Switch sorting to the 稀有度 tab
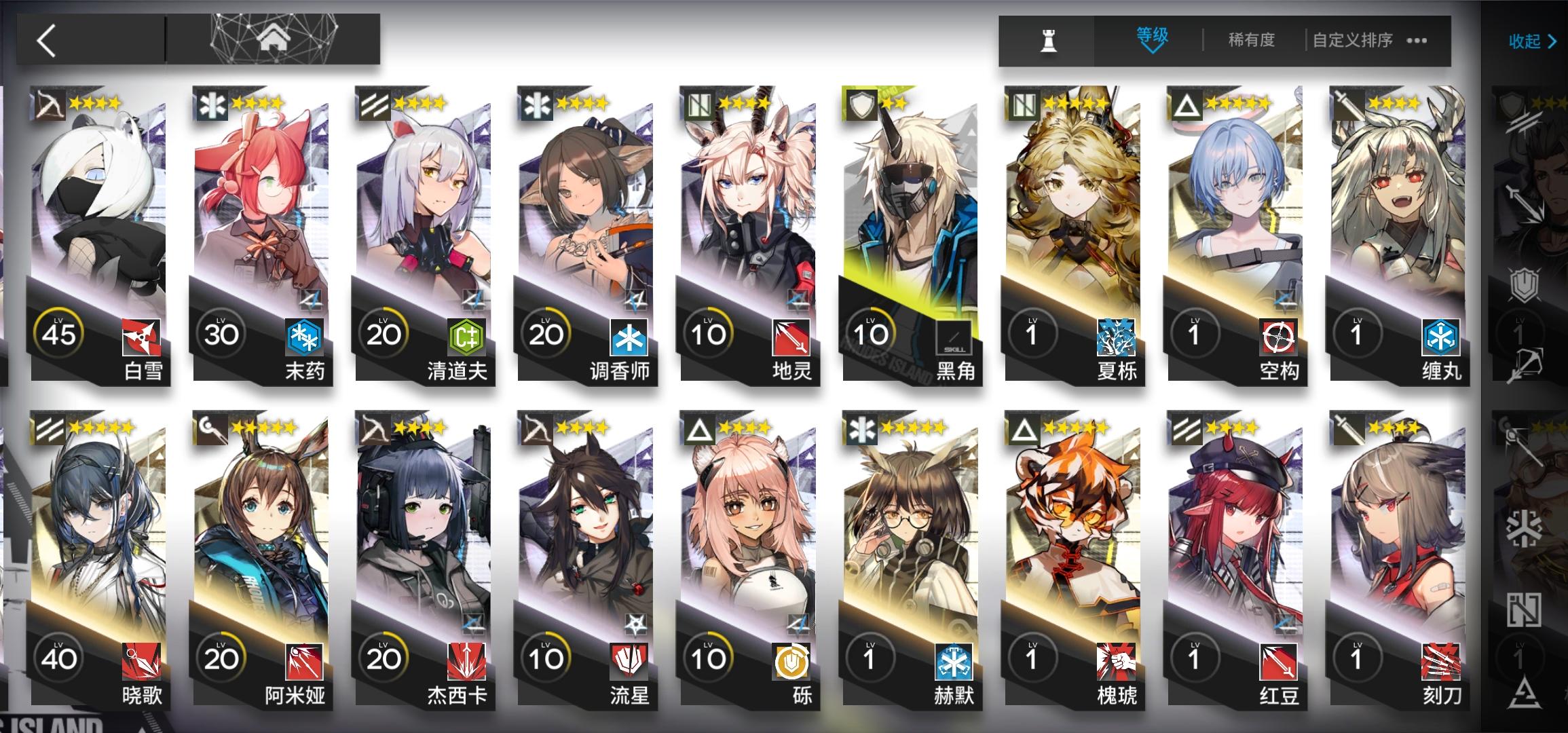 tap(1251, 41)
